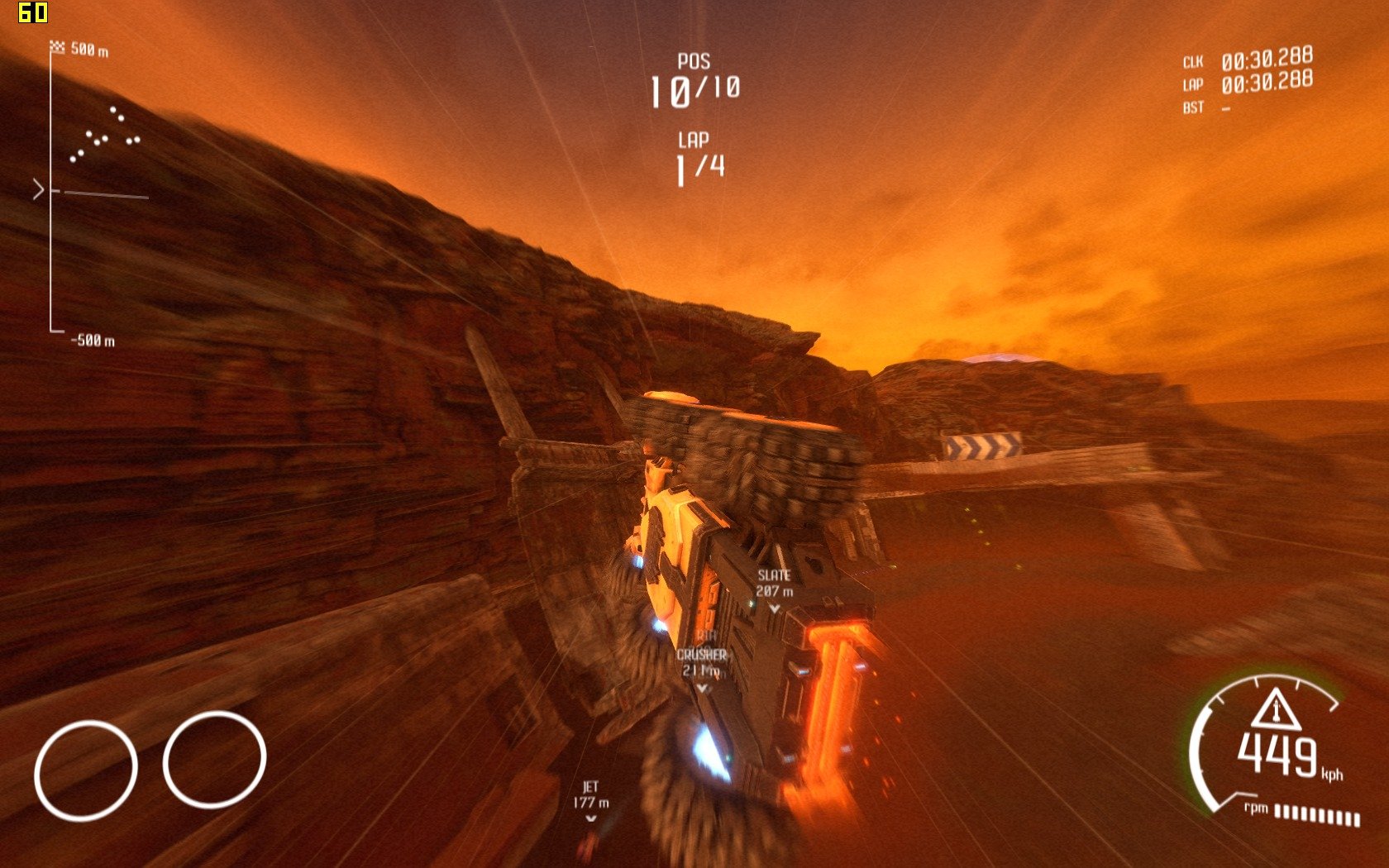Select the JET opponent marker
Screen dimensions: 1389x868
[590, 799]
